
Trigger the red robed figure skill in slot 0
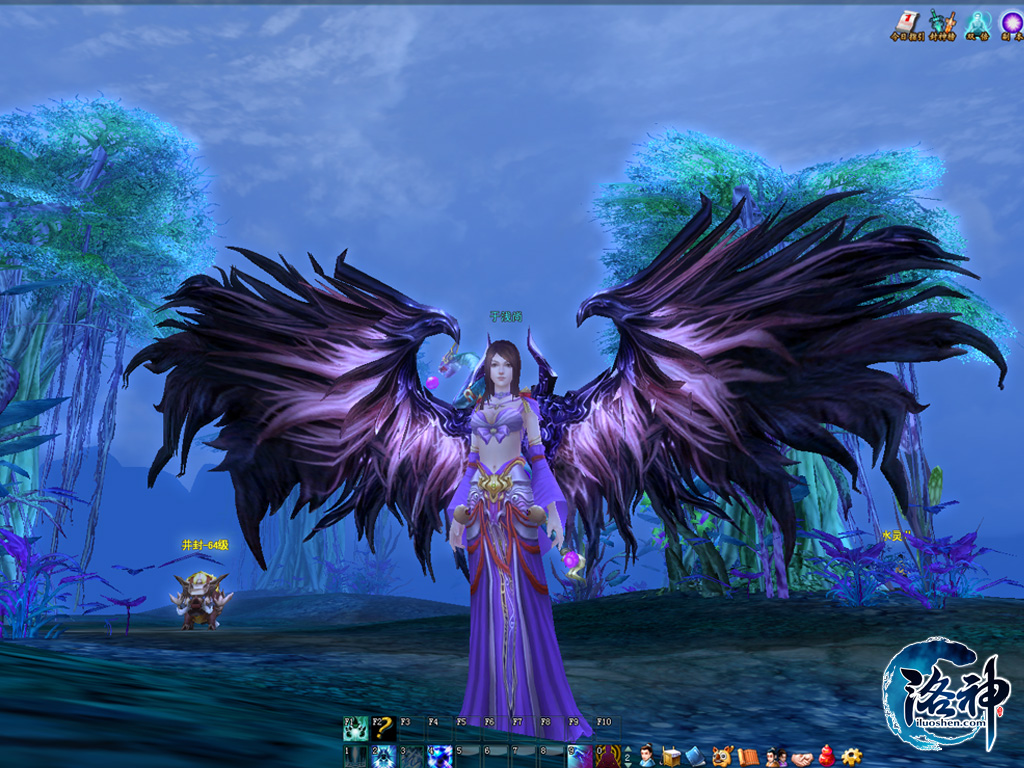tap(608, 757)
